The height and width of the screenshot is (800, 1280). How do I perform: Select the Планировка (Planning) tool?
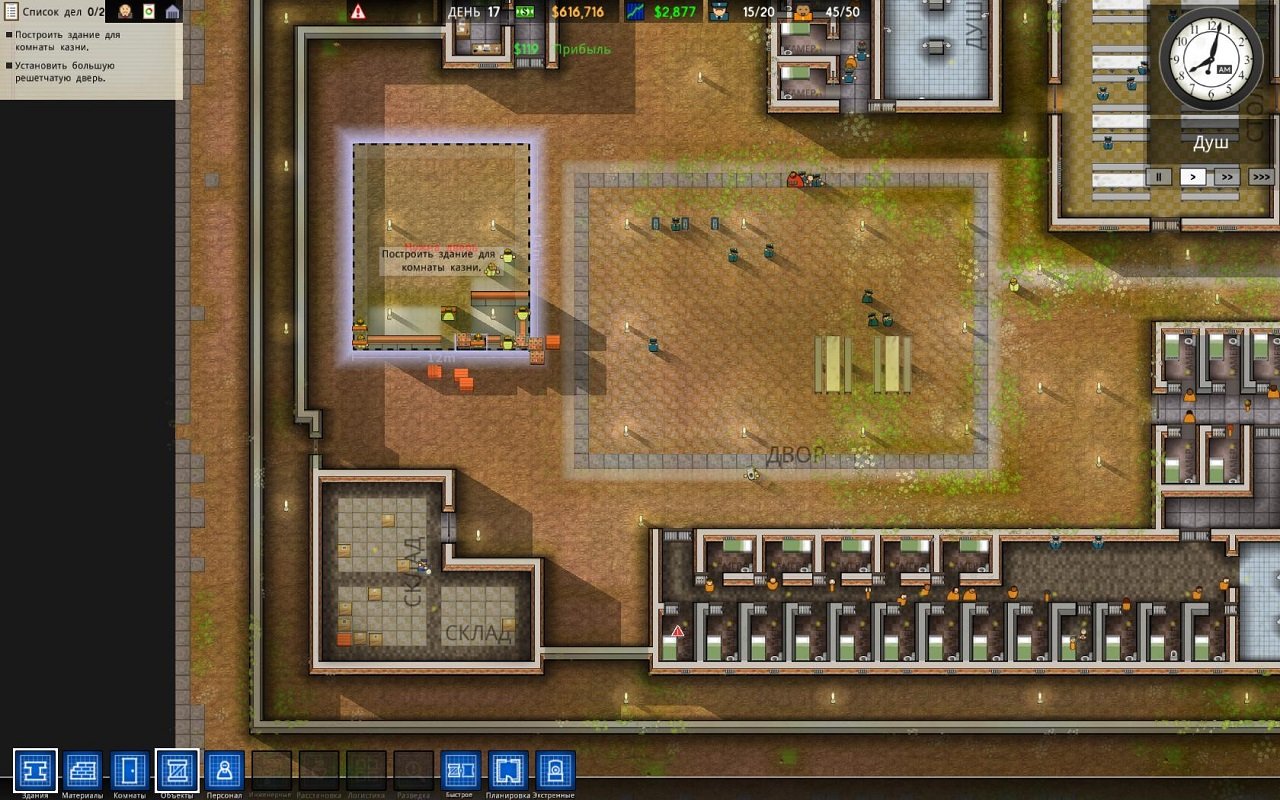pos(506,770)
